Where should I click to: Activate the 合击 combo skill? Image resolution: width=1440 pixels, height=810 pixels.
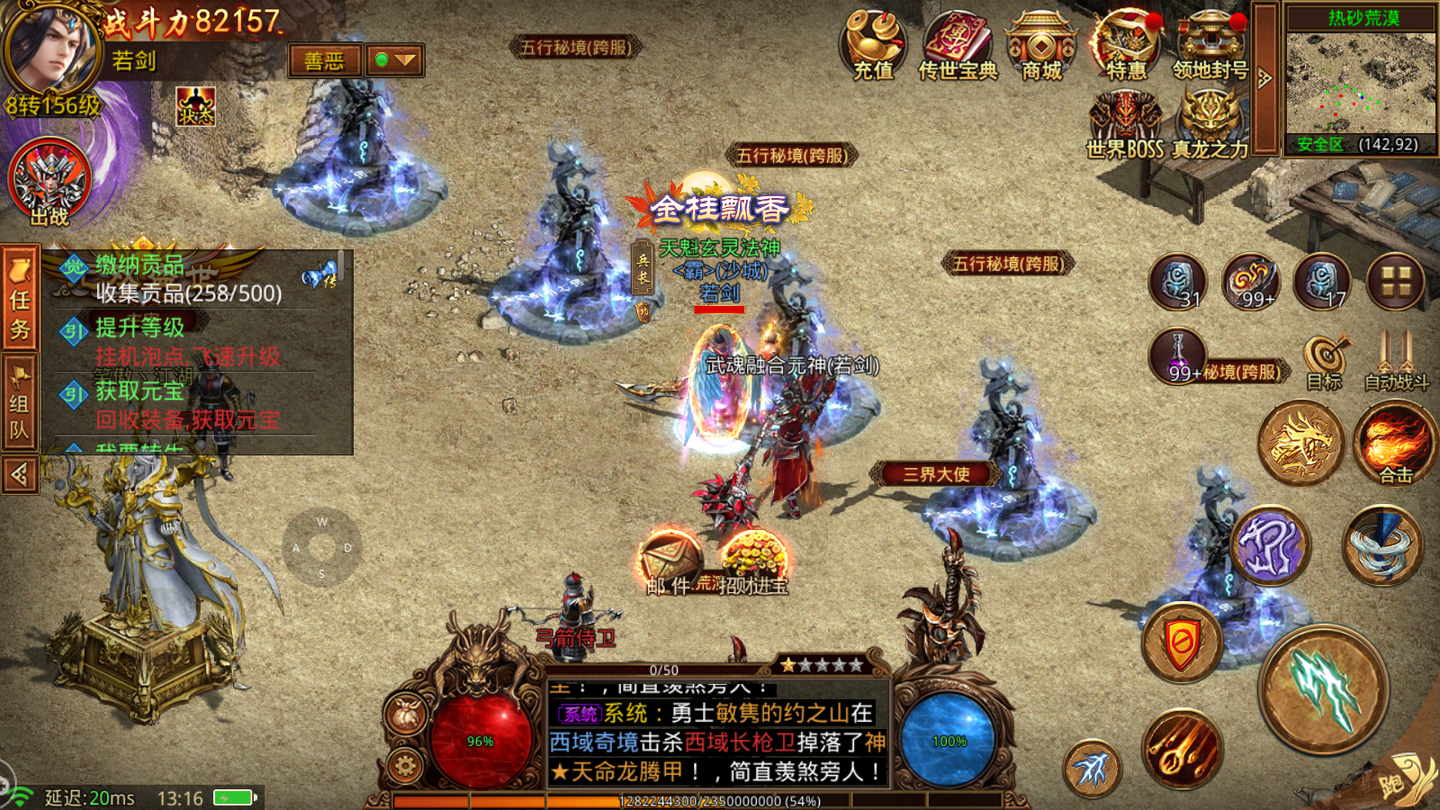click(1396, 443)
